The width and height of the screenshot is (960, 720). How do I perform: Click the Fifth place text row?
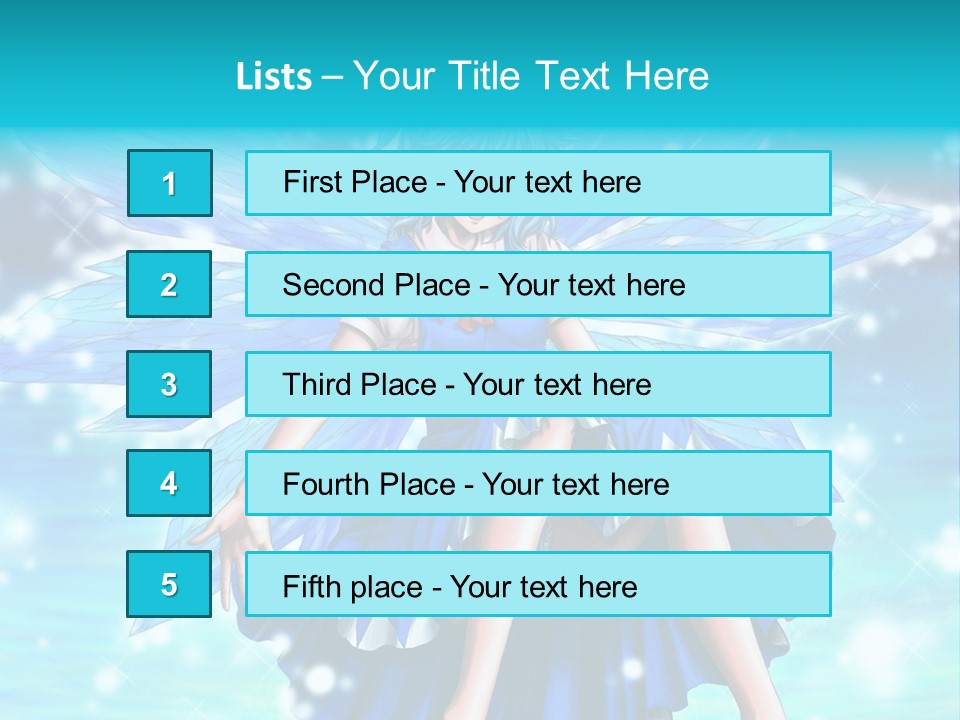(538, 584)
